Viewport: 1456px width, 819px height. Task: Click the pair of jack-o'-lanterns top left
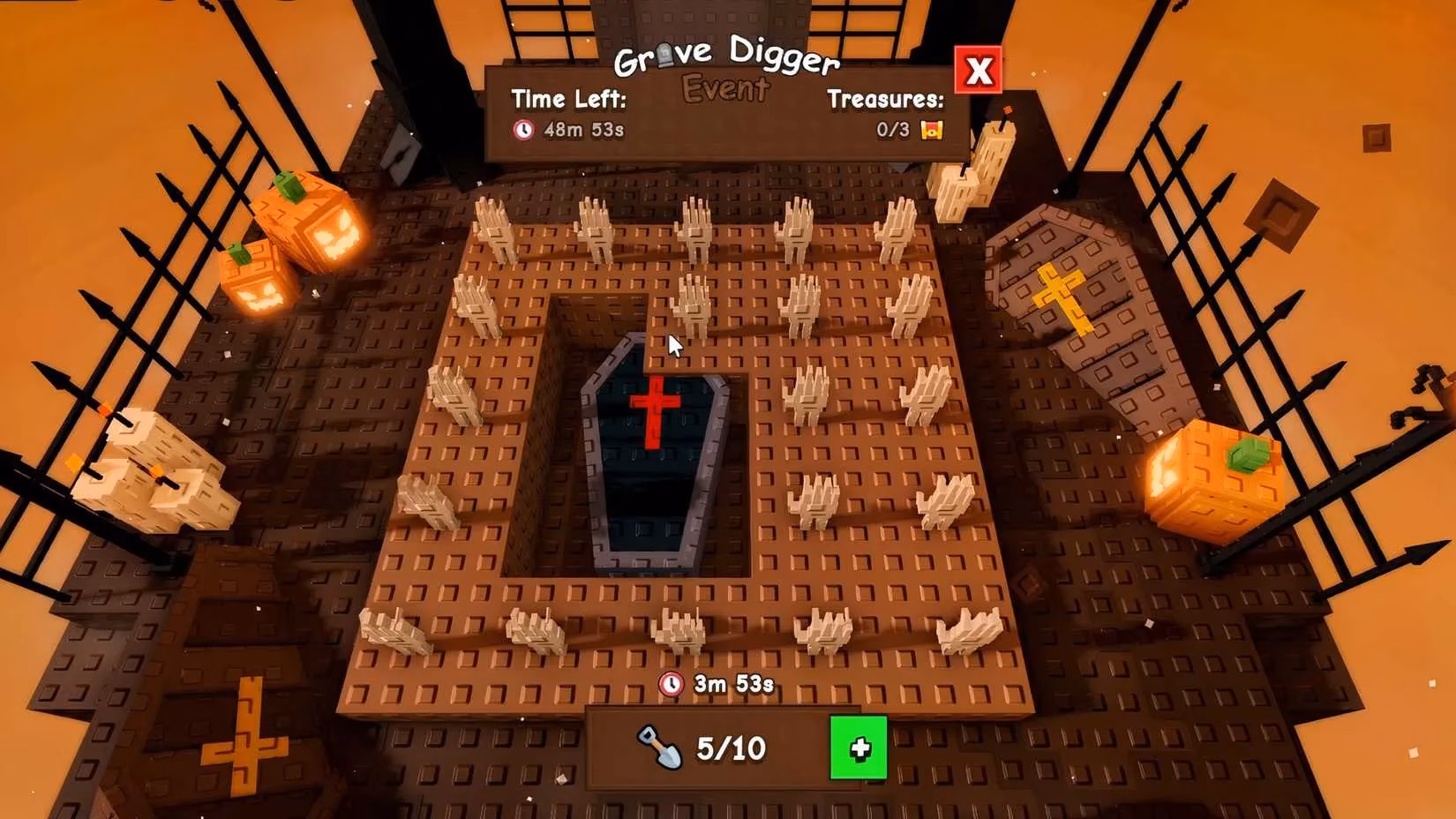[282, 247]
